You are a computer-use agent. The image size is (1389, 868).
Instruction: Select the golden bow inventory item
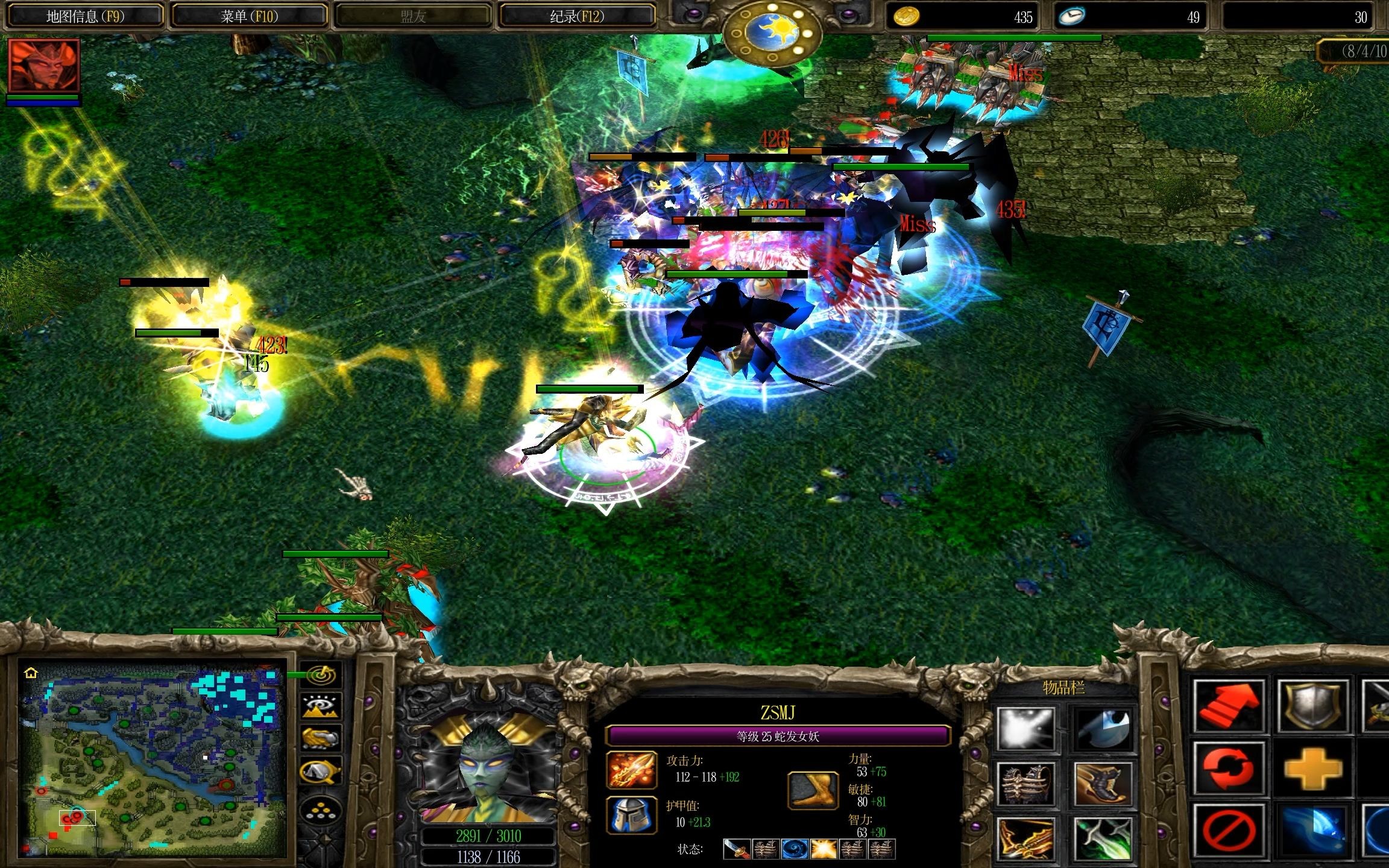1025,838
